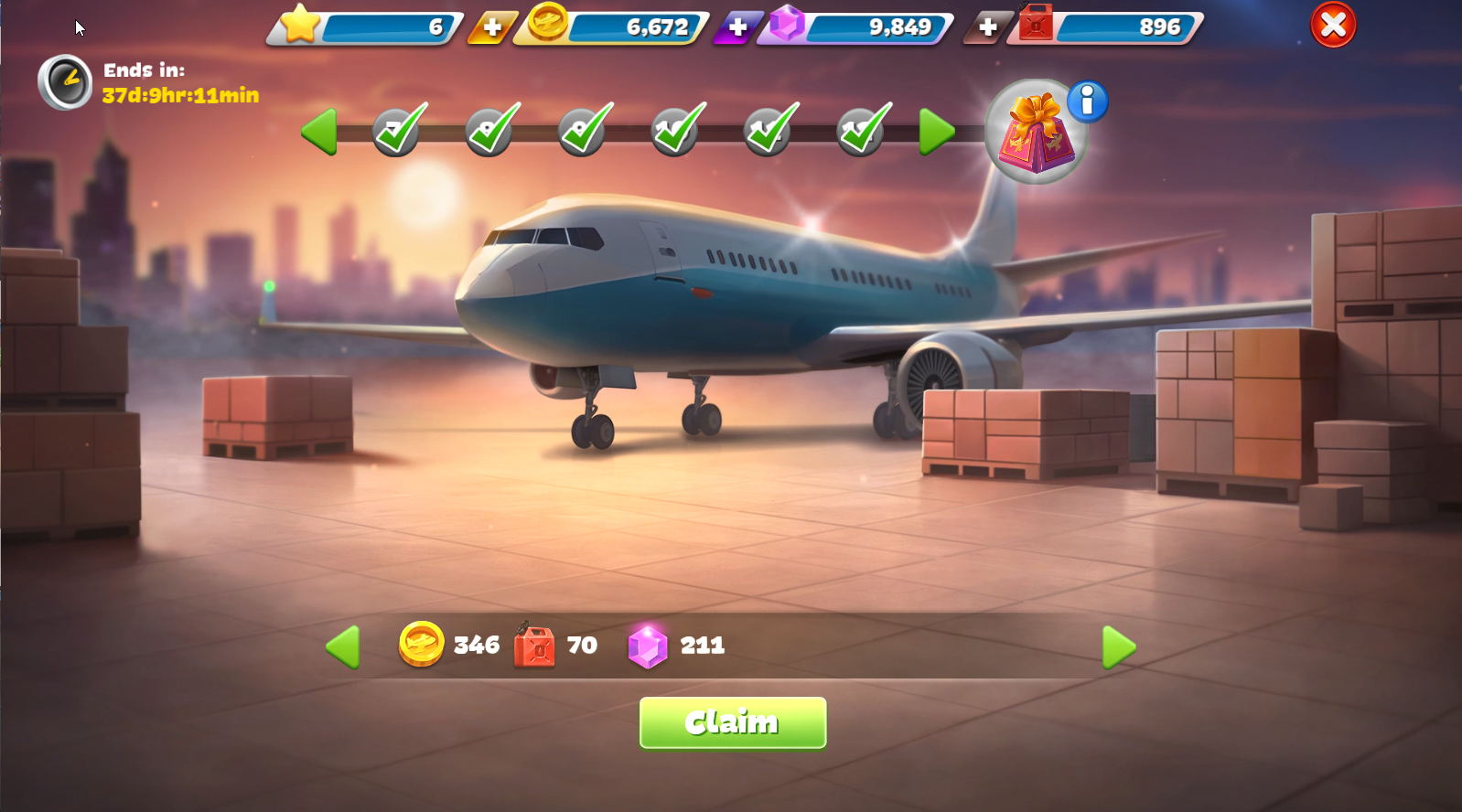The image size is (1462, 812).
Task: Click the fuel canister icon beside 70
Action: (534, 645)
